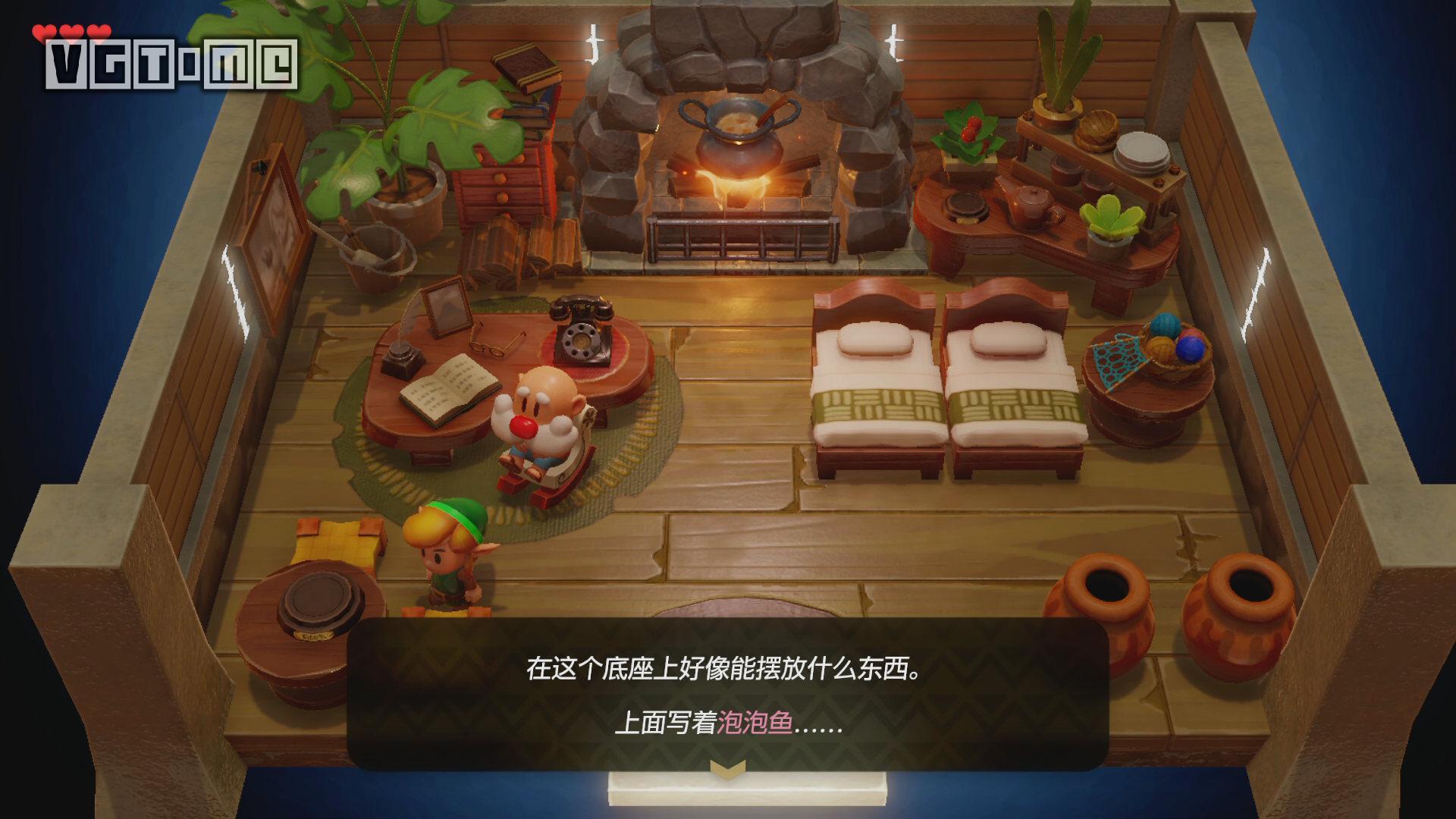Expand the dialogue with the down arrow chevron
The height and width of the screenshot is (819, 1456).
coord(726,768)
